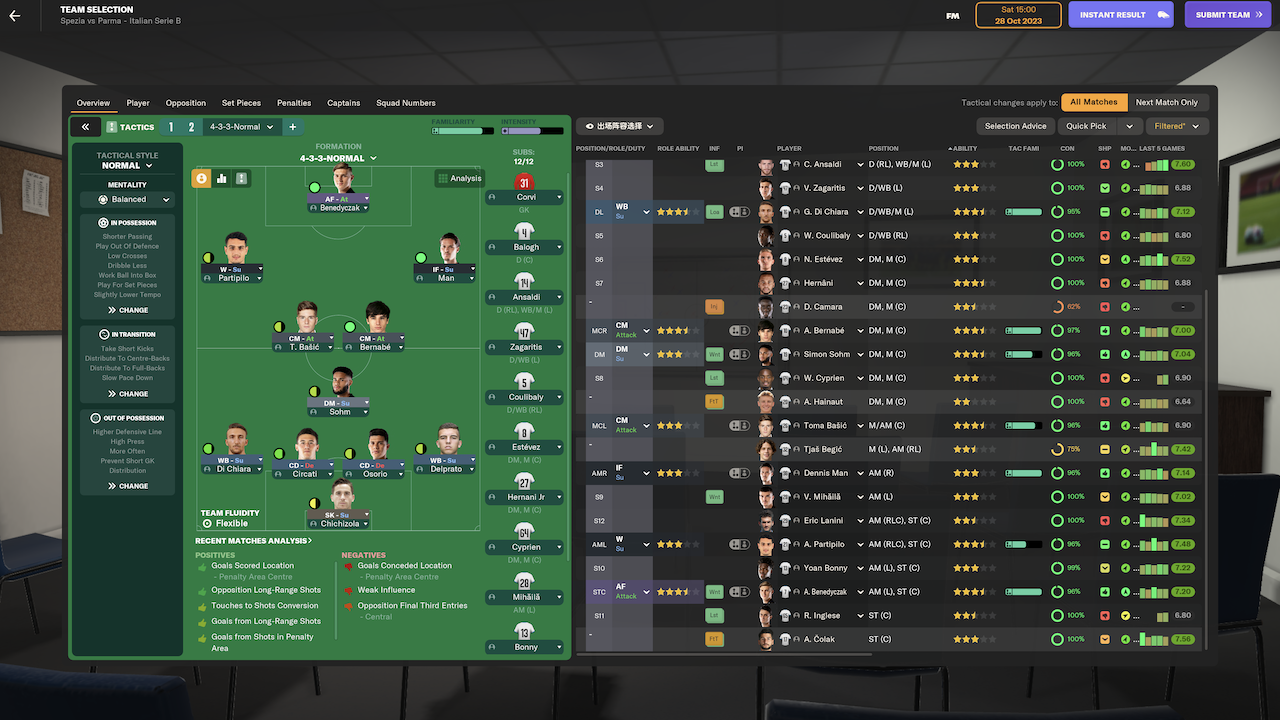This screenshot has width=1280, height=720.
Task: Switch to the Opposition tab
Action: pyautogui.click(x=186, y=103)
